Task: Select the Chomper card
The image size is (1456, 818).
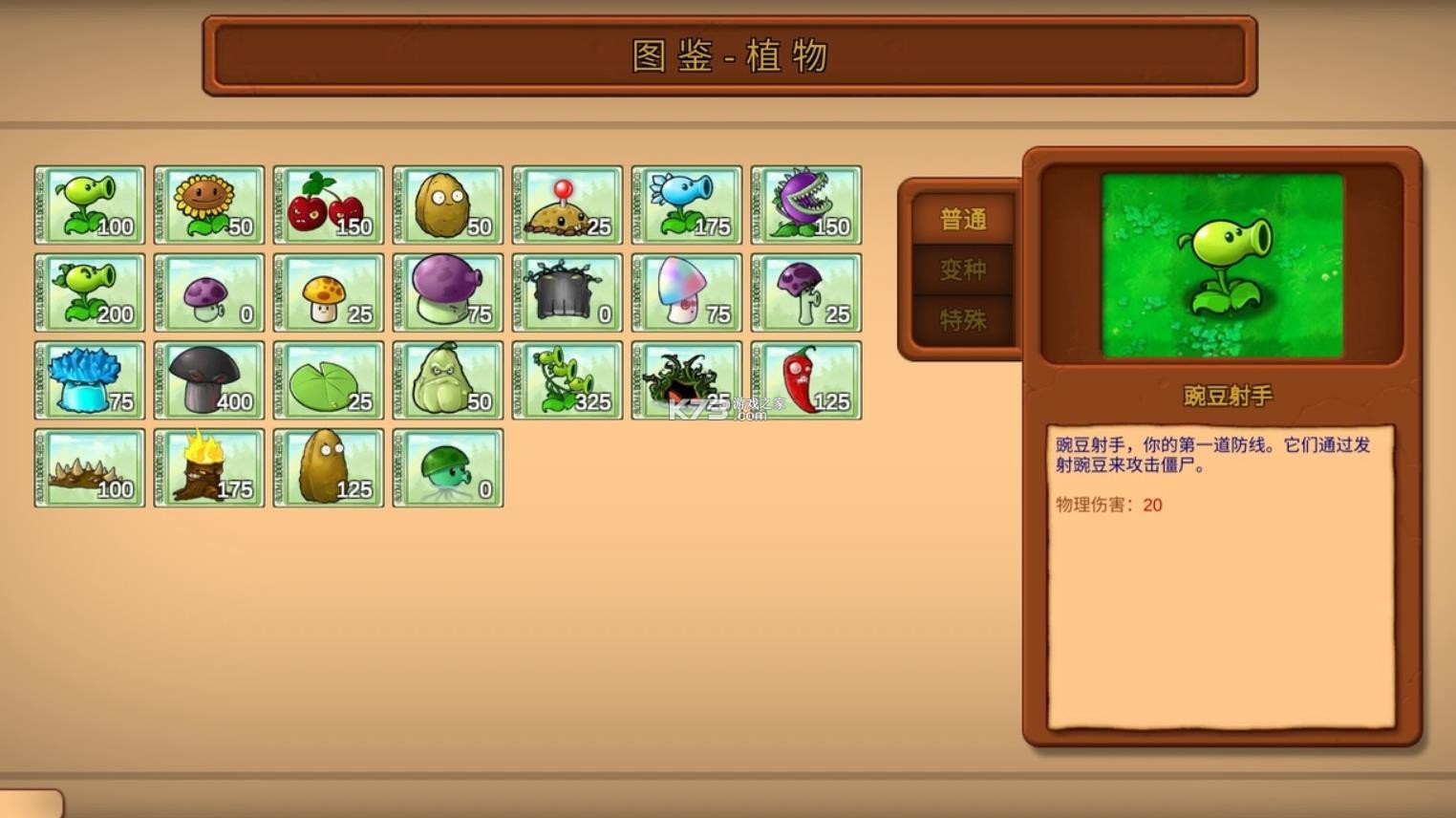Action: (805, 204)
